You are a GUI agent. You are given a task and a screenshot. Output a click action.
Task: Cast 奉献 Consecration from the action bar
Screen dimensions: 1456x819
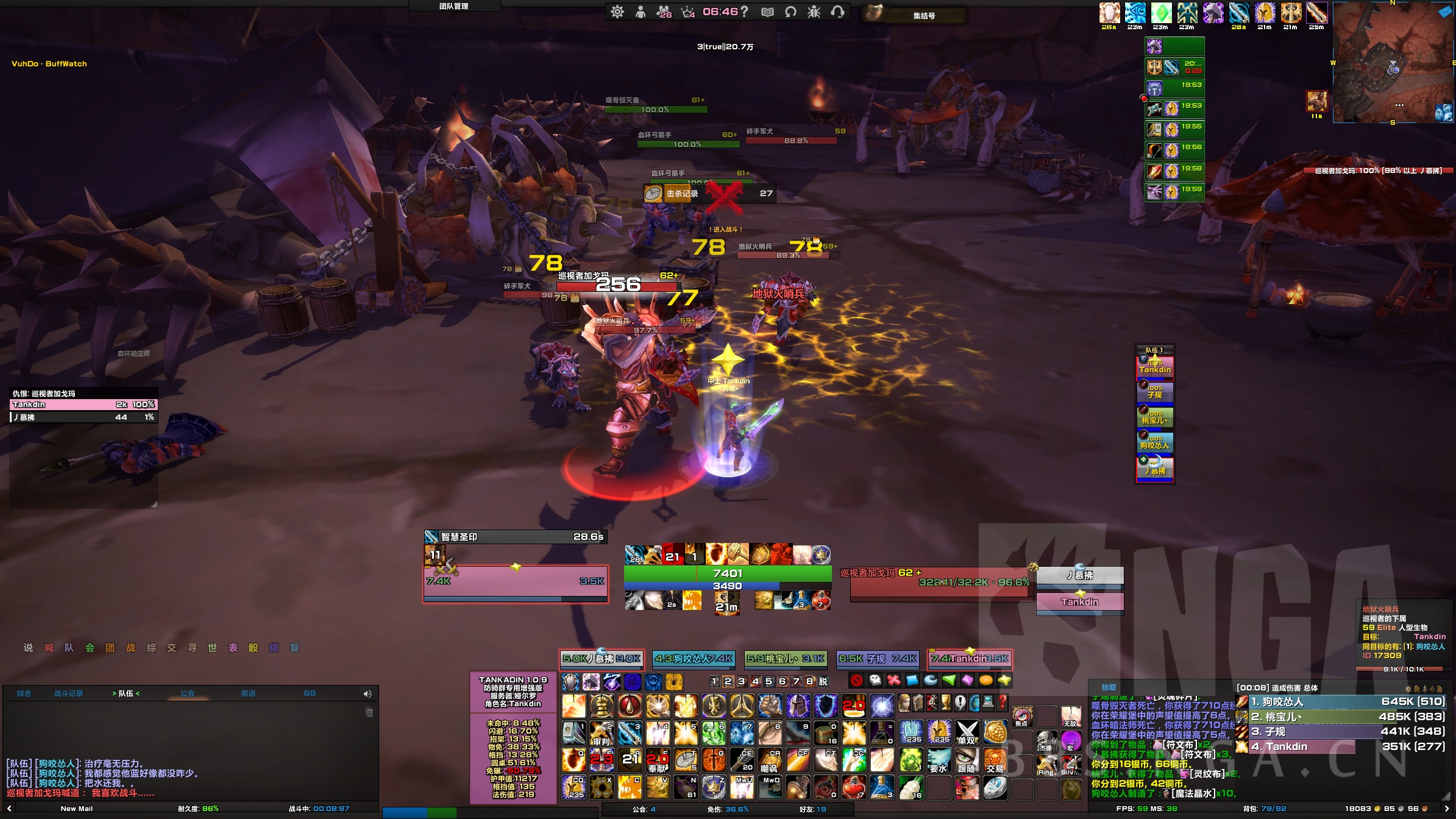click(x=658, y=760)
